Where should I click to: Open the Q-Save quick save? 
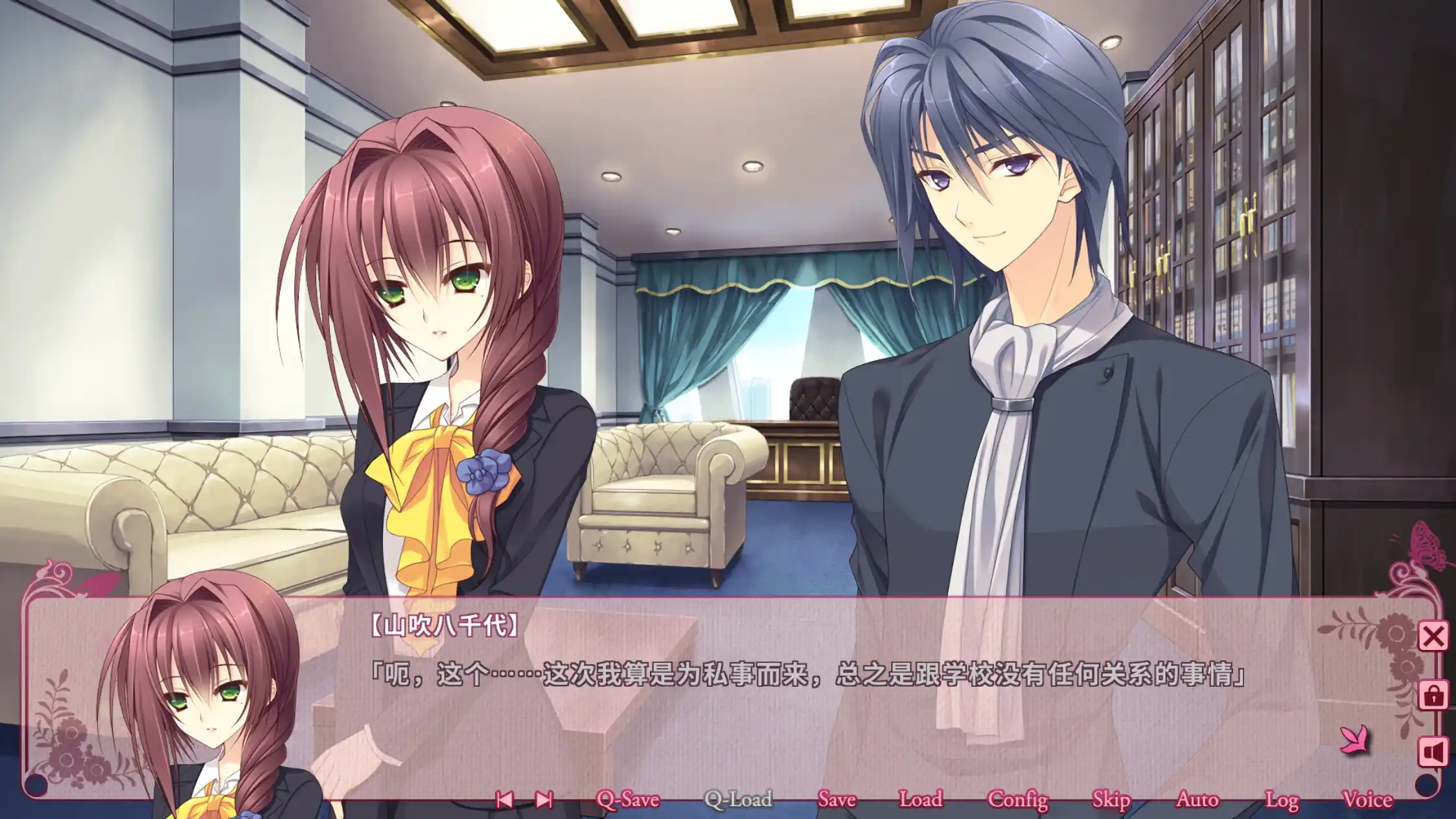[x=627, y=800]
